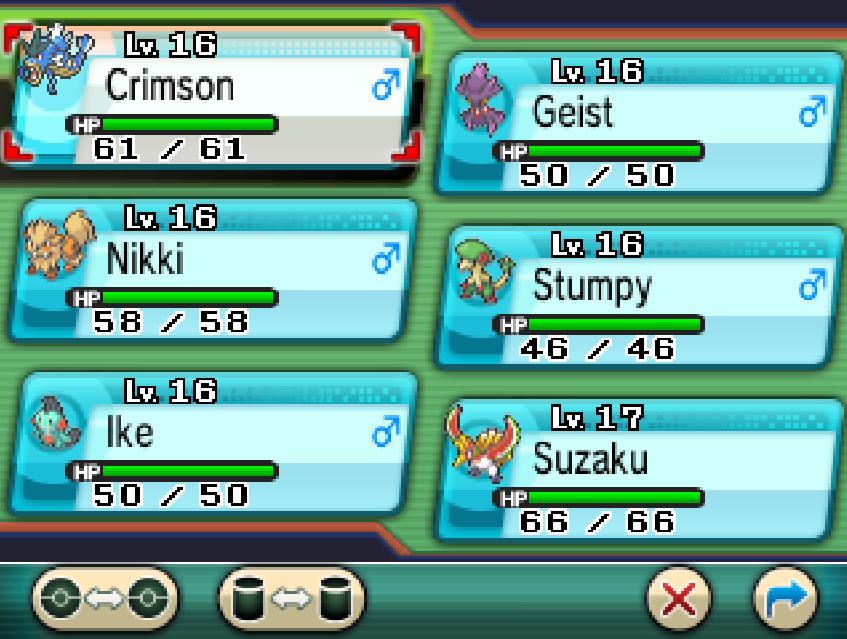Screen dimensions: 847x639
Task: Select Ike's party panel
Action: [x=212, y=443]
